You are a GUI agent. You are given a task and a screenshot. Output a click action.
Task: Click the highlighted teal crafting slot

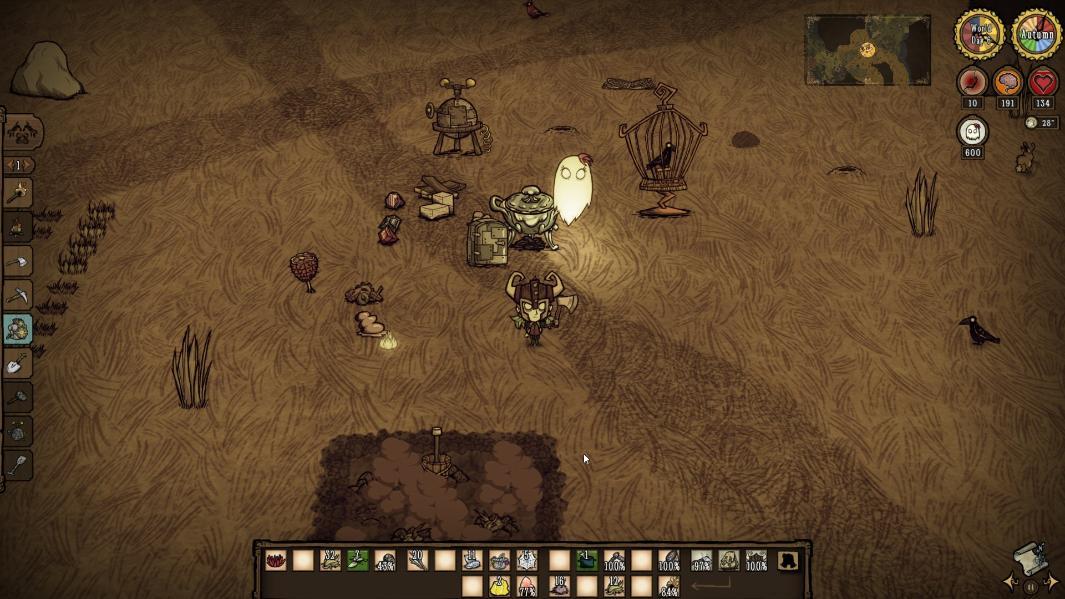click(18, 329)
